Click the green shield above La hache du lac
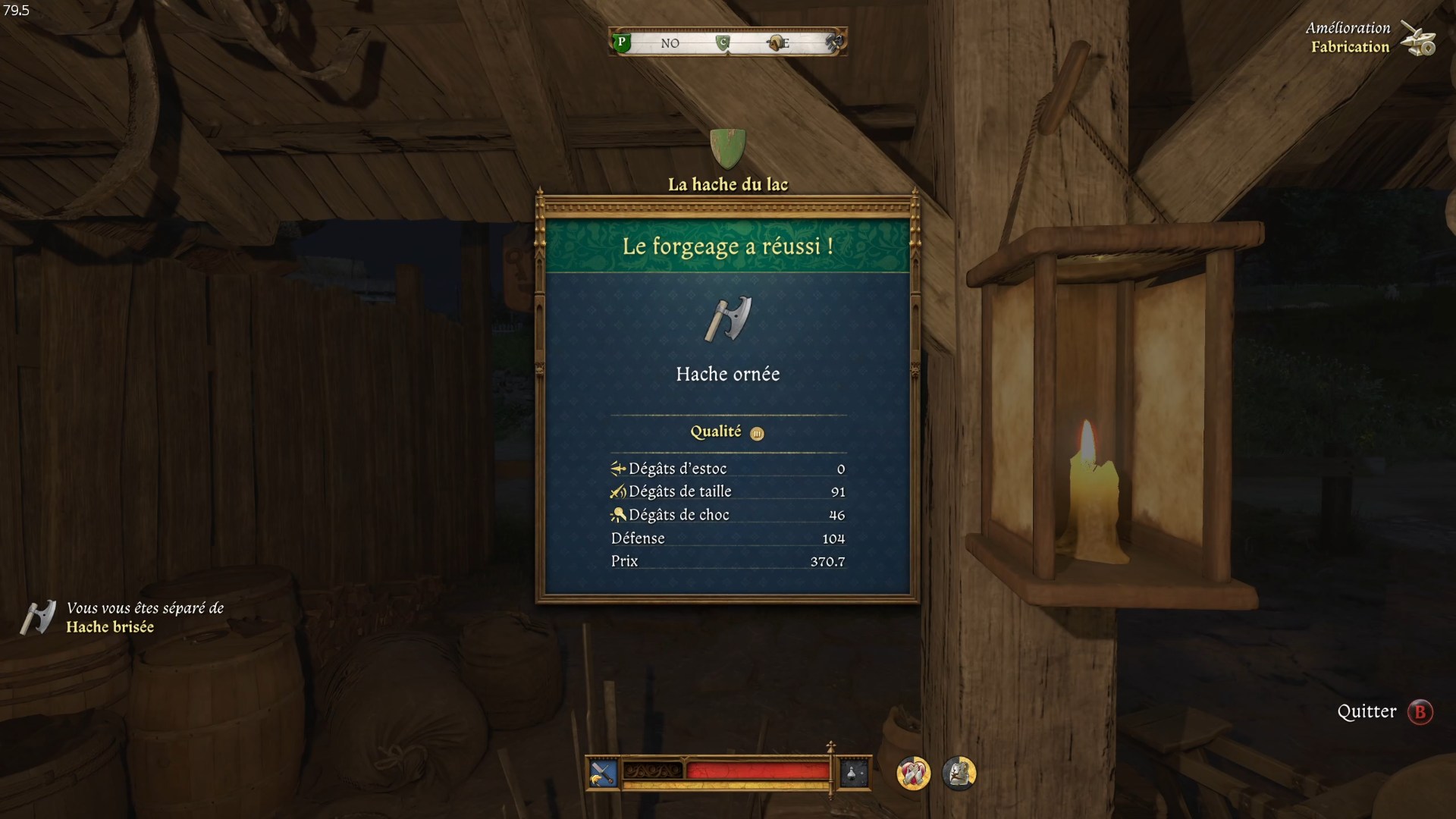Screen dimensions: 1456x819 727,147
